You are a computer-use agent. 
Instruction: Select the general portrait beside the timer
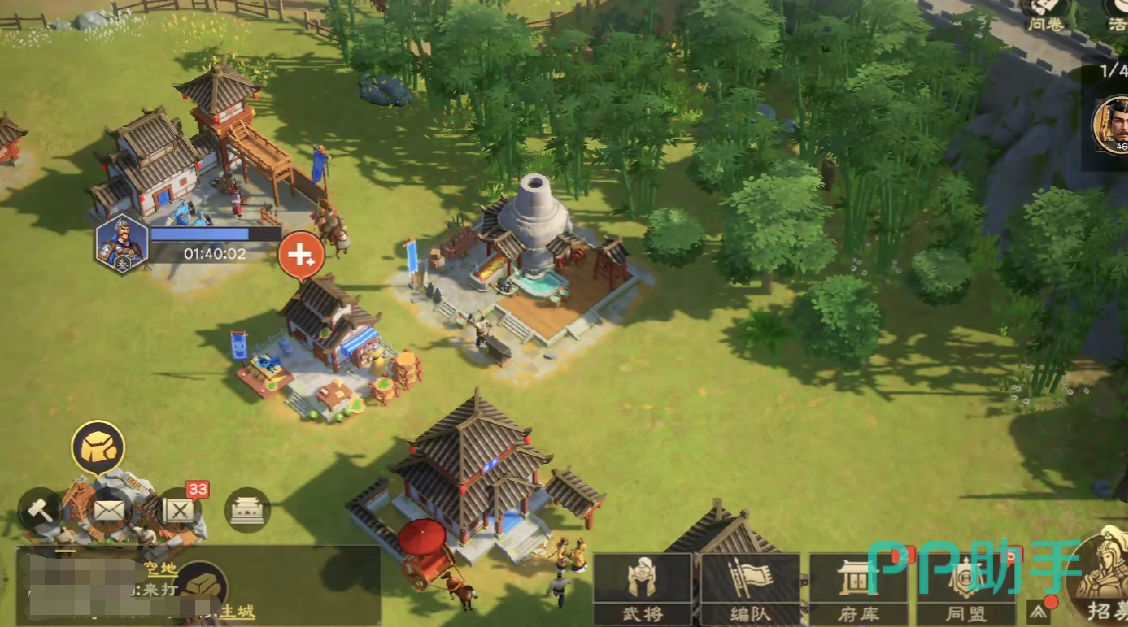[x=121, y=244]
